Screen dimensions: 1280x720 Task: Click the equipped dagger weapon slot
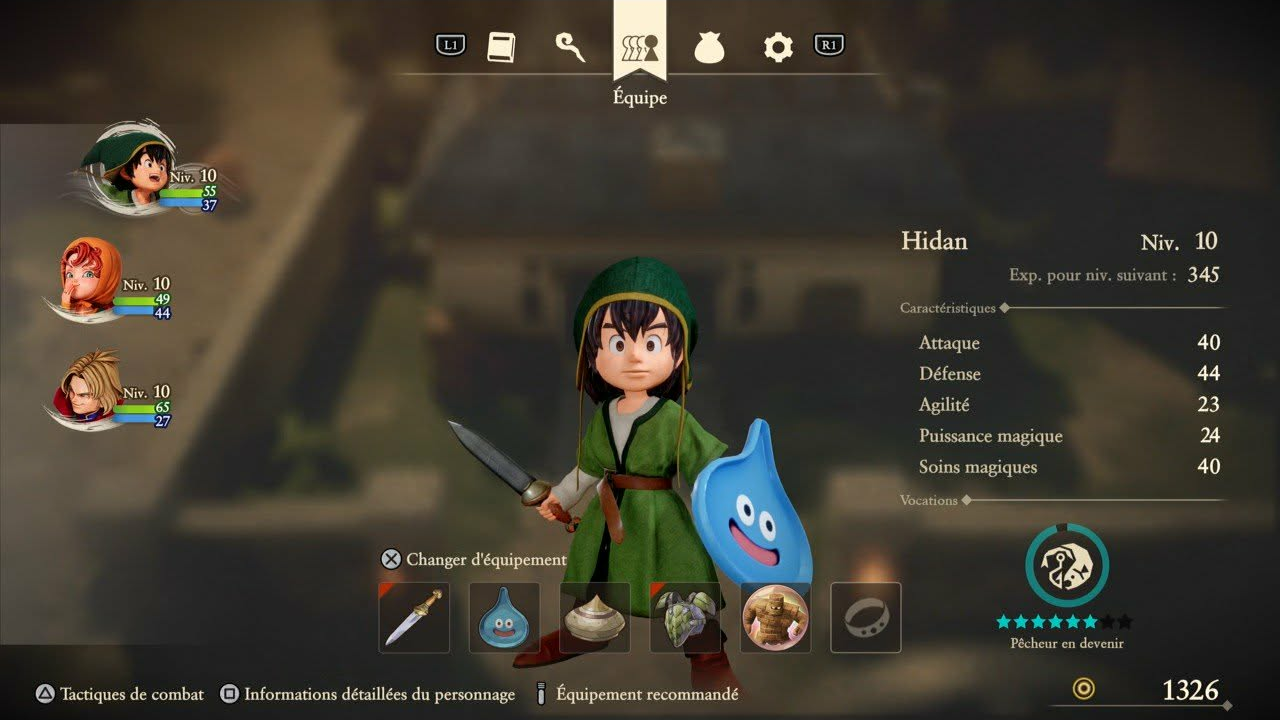pos(414,618)
